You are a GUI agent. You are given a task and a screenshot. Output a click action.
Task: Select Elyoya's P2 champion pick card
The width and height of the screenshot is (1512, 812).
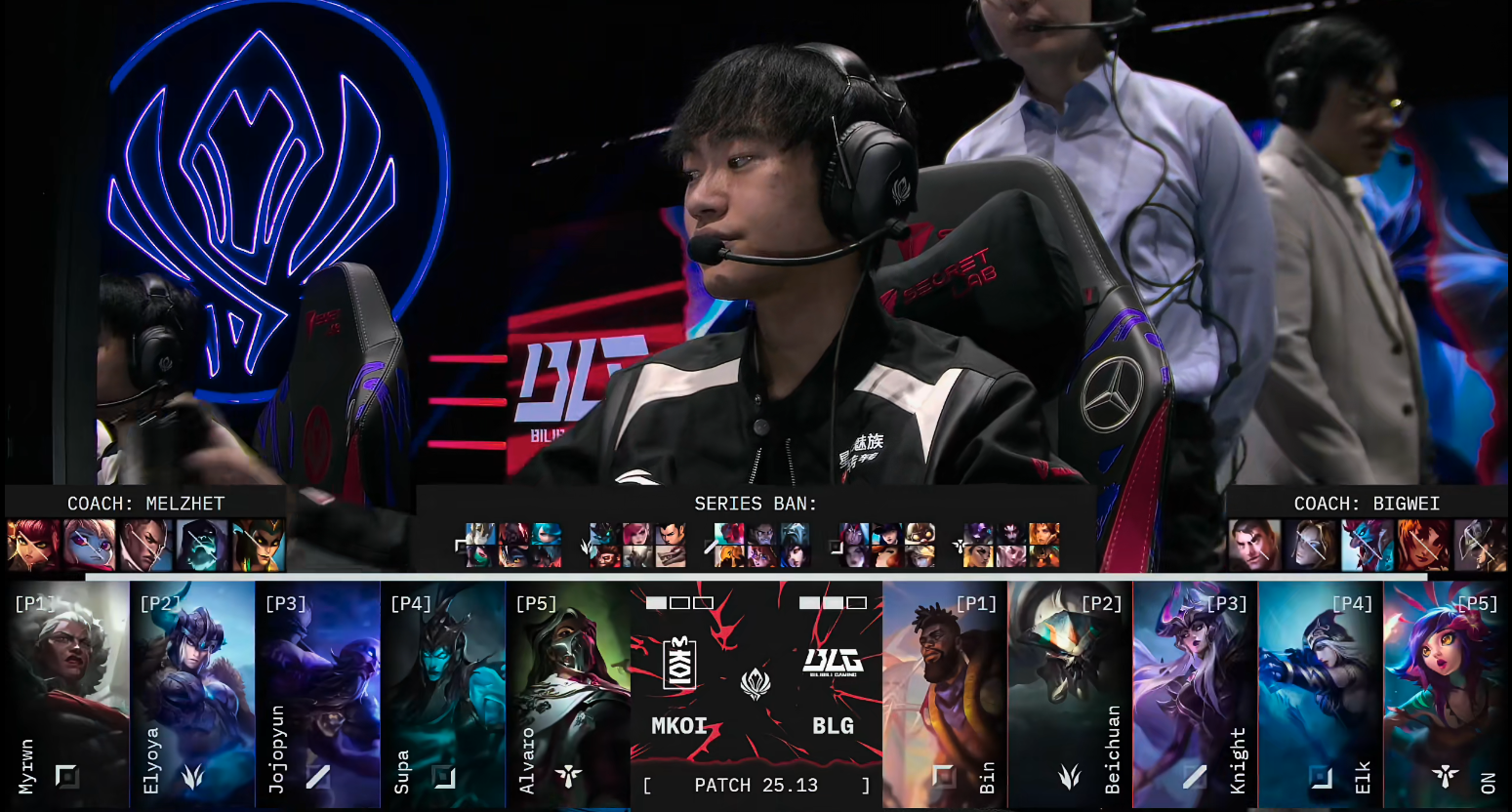(x=192, y=694)
